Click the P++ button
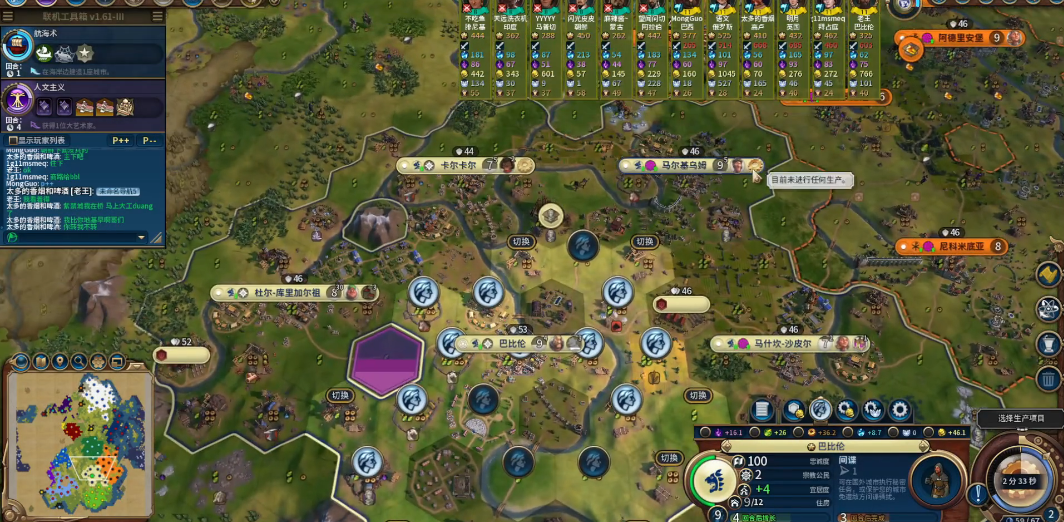This screenshot has width=1064, height=522. click(121, 141)
